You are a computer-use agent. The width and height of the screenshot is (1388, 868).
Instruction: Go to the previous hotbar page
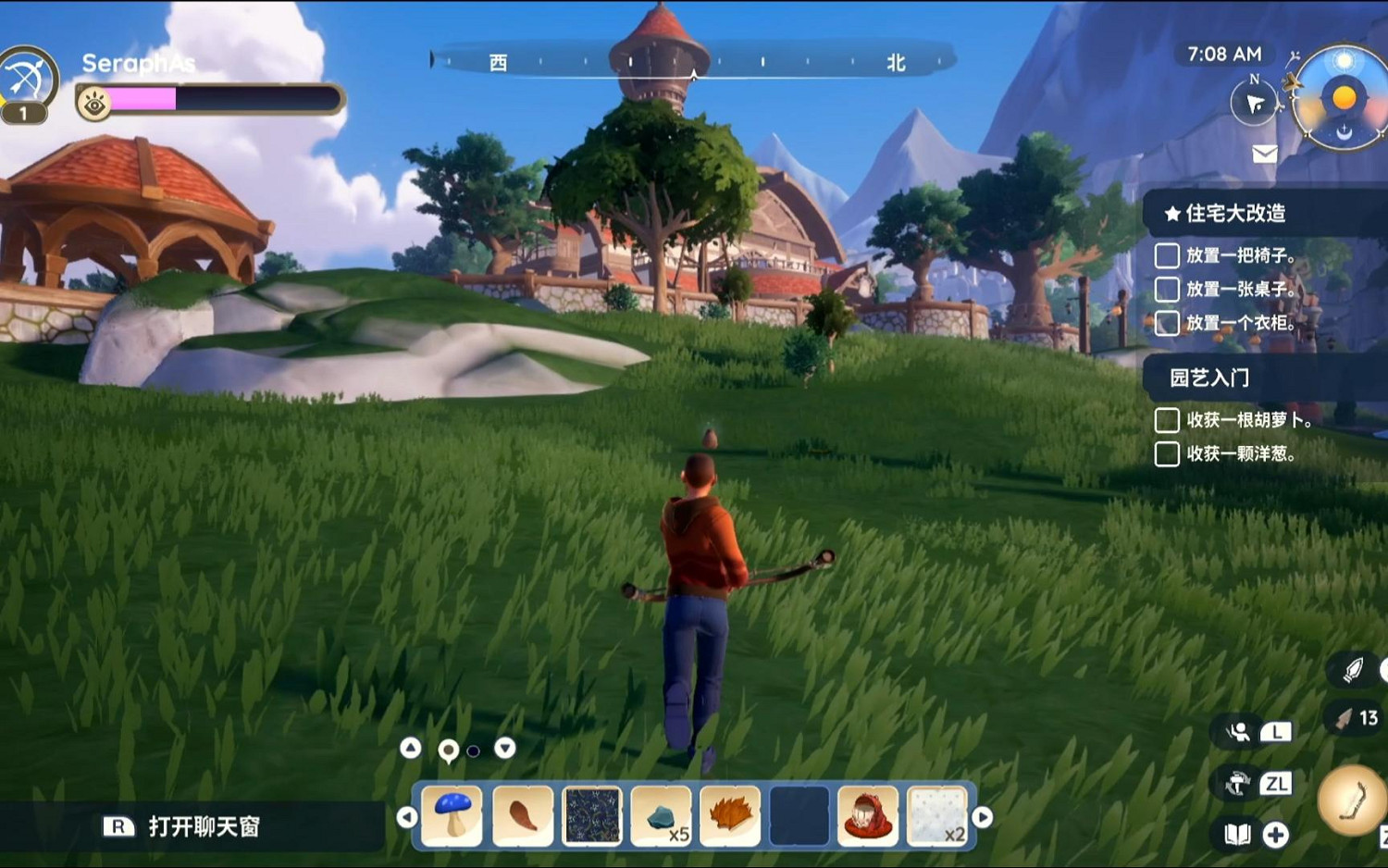pyautogui.click(x=406, y=817)
